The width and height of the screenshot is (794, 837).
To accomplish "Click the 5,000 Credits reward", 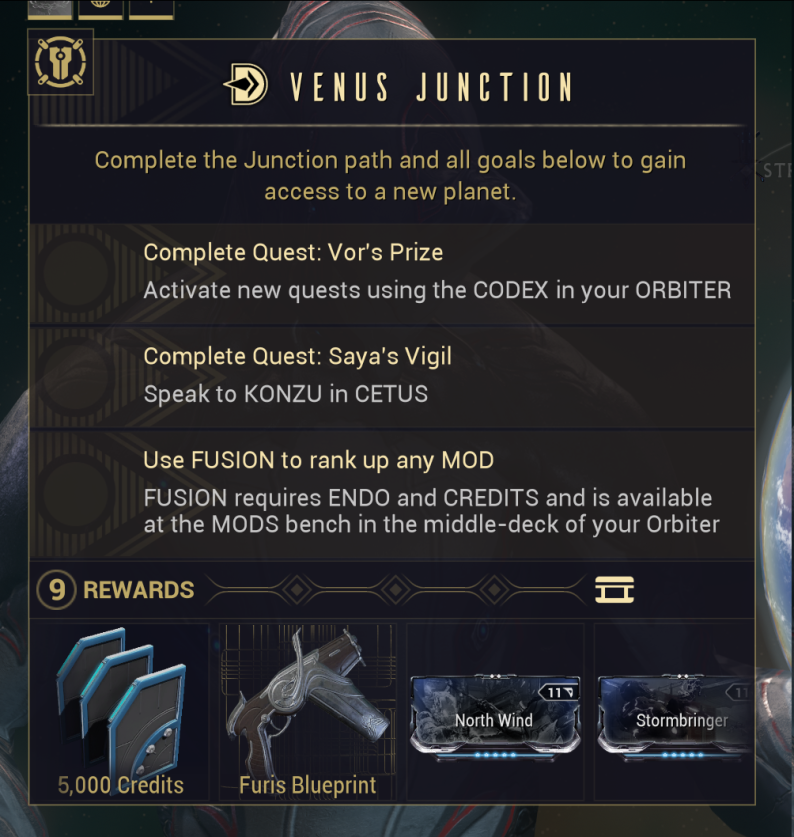I will [120, 710].
